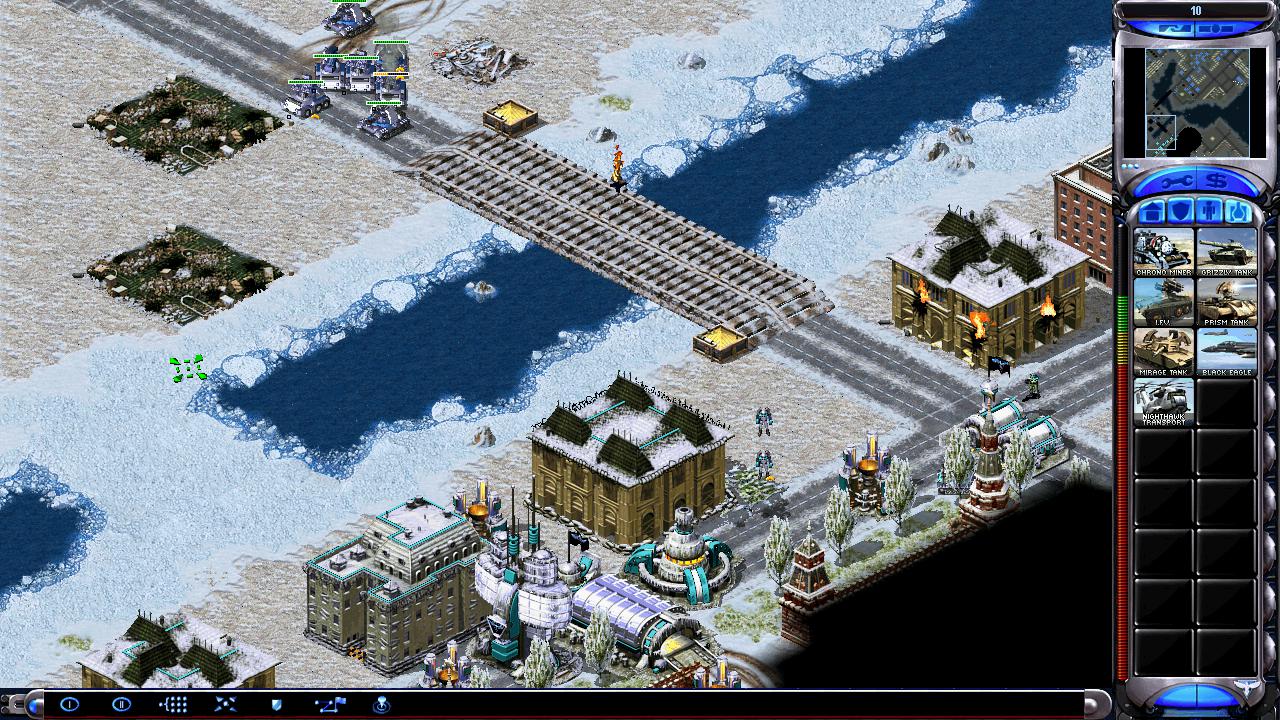The width and height of the screenshot is (1280, 720).
Task: Select control group one button
Action: coord(69,705)
